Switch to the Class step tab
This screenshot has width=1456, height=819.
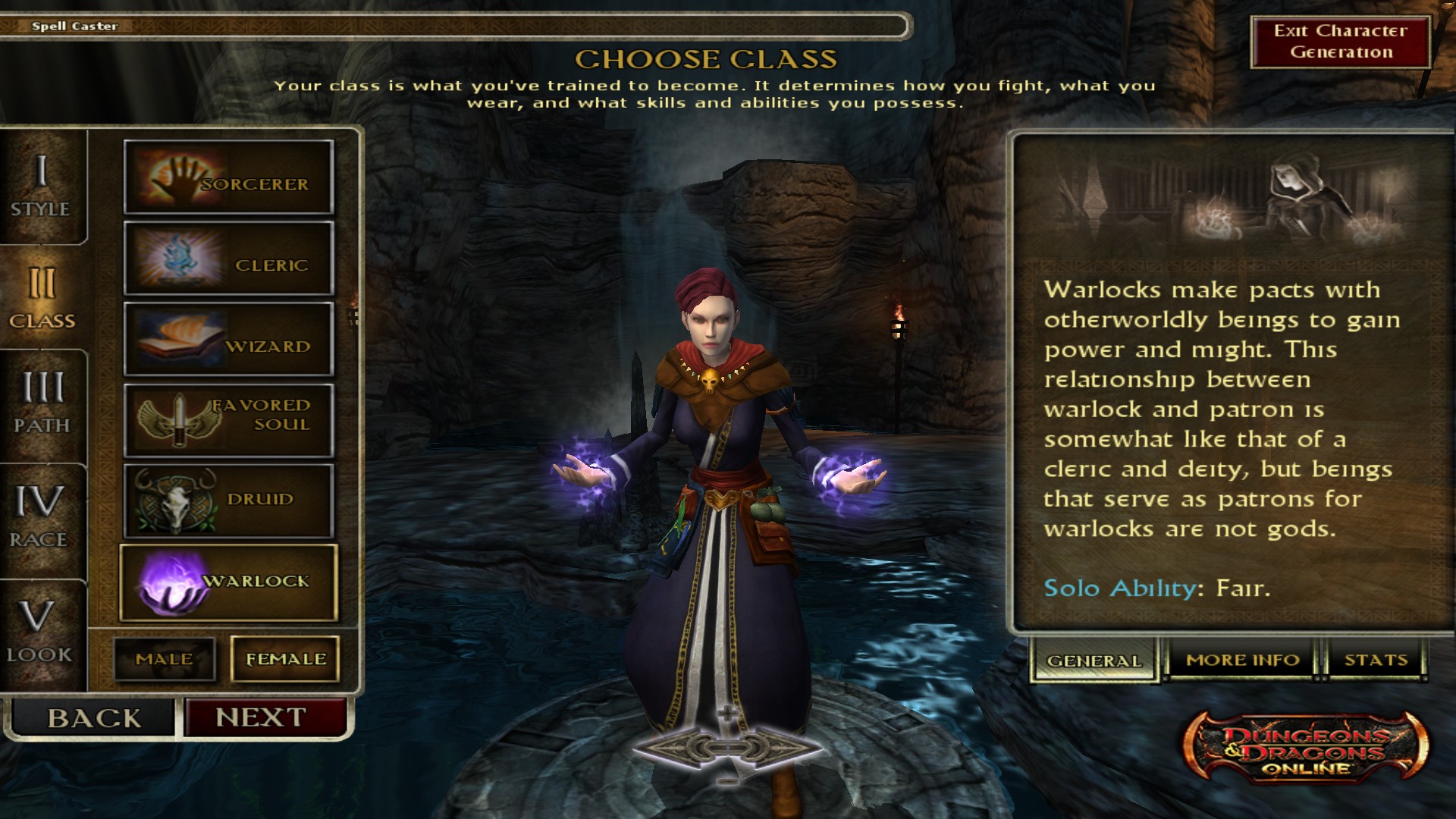pos(42,299)
